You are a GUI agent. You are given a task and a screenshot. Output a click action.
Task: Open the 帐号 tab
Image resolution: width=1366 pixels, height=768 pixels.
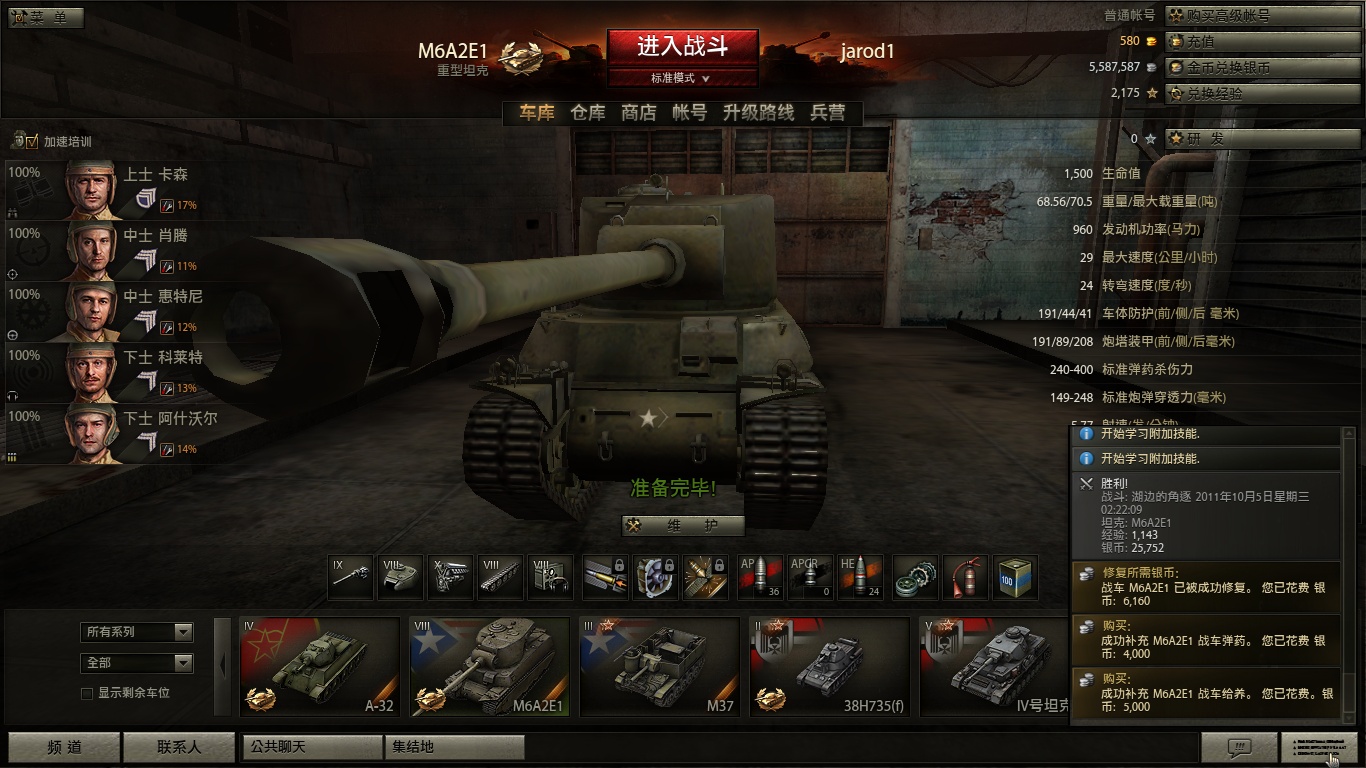[689, 113]
